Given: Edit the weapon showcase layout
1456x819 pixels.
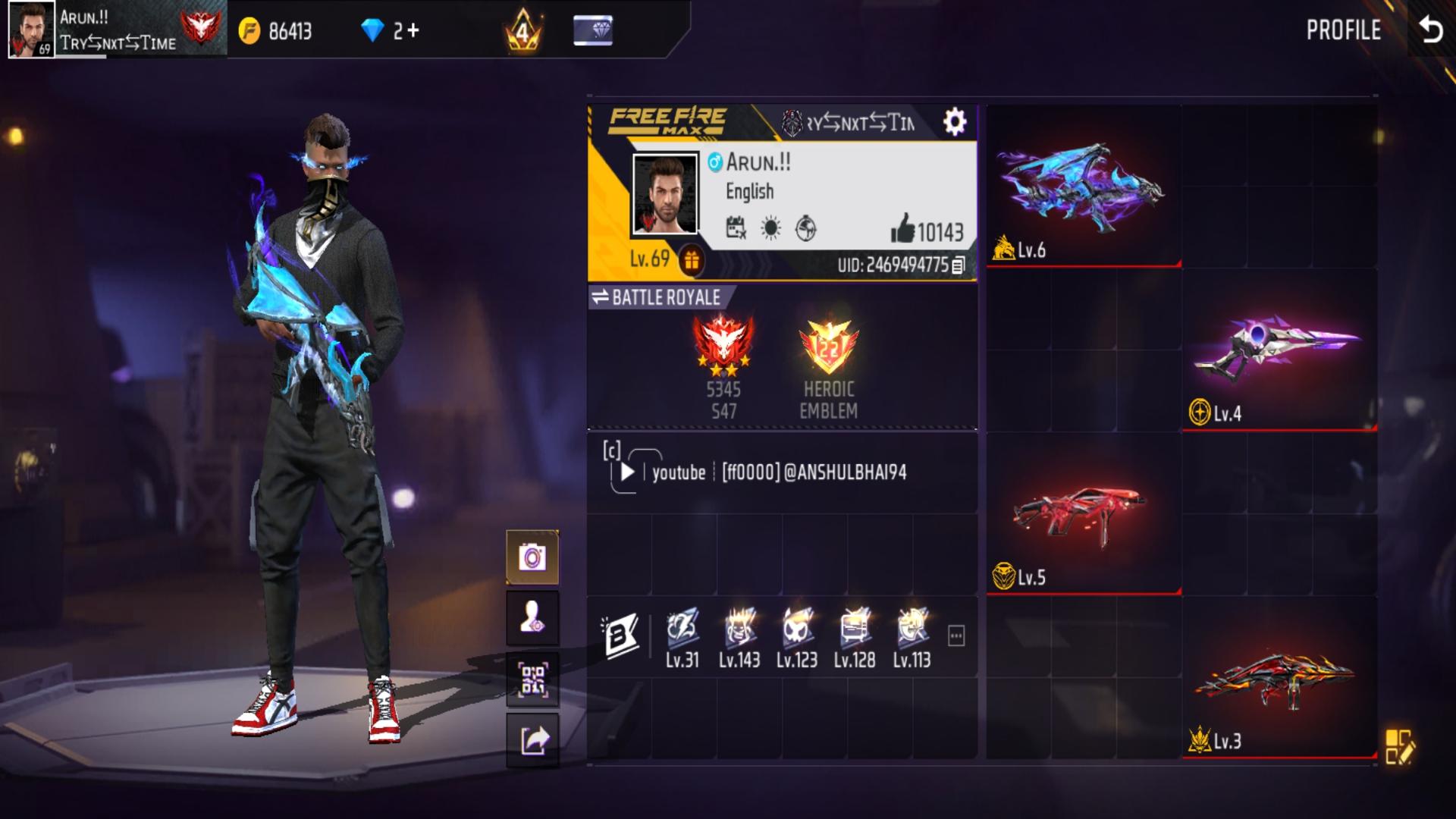Looking at the screenshot, I should [1398, 746].
